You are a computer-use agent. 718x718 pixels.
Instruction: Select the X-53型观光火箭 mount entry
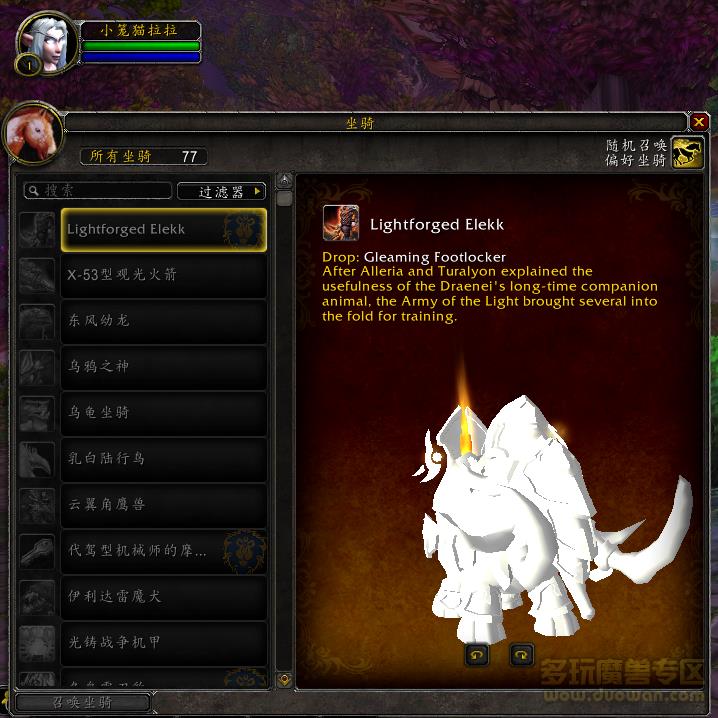(164, 275)
